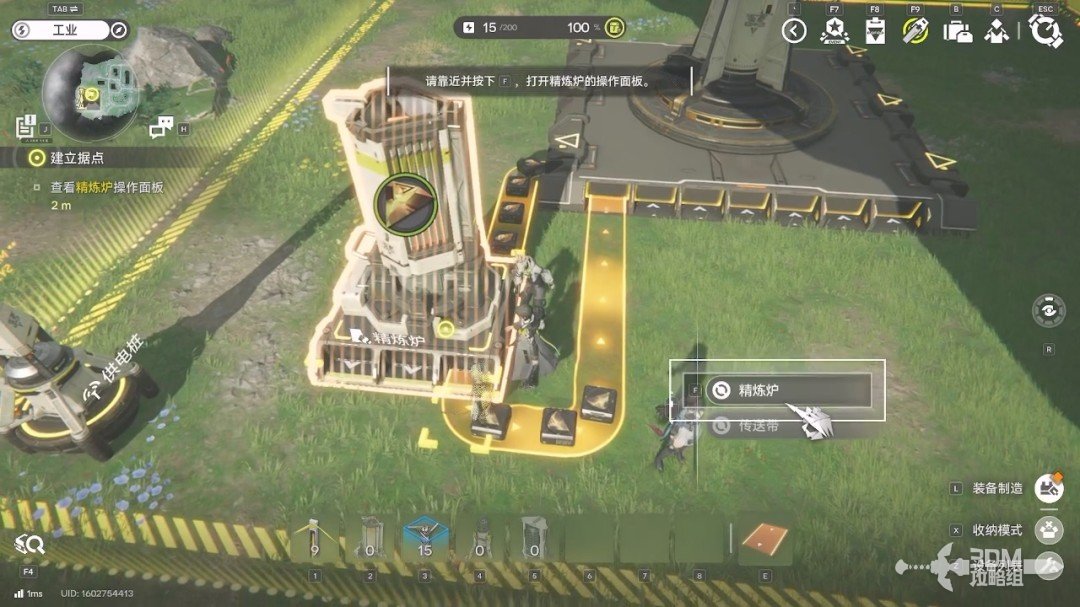Screen dimensions: 1080x607
Task: Open the main system menu ring icon
Action: click(1045, 31)
